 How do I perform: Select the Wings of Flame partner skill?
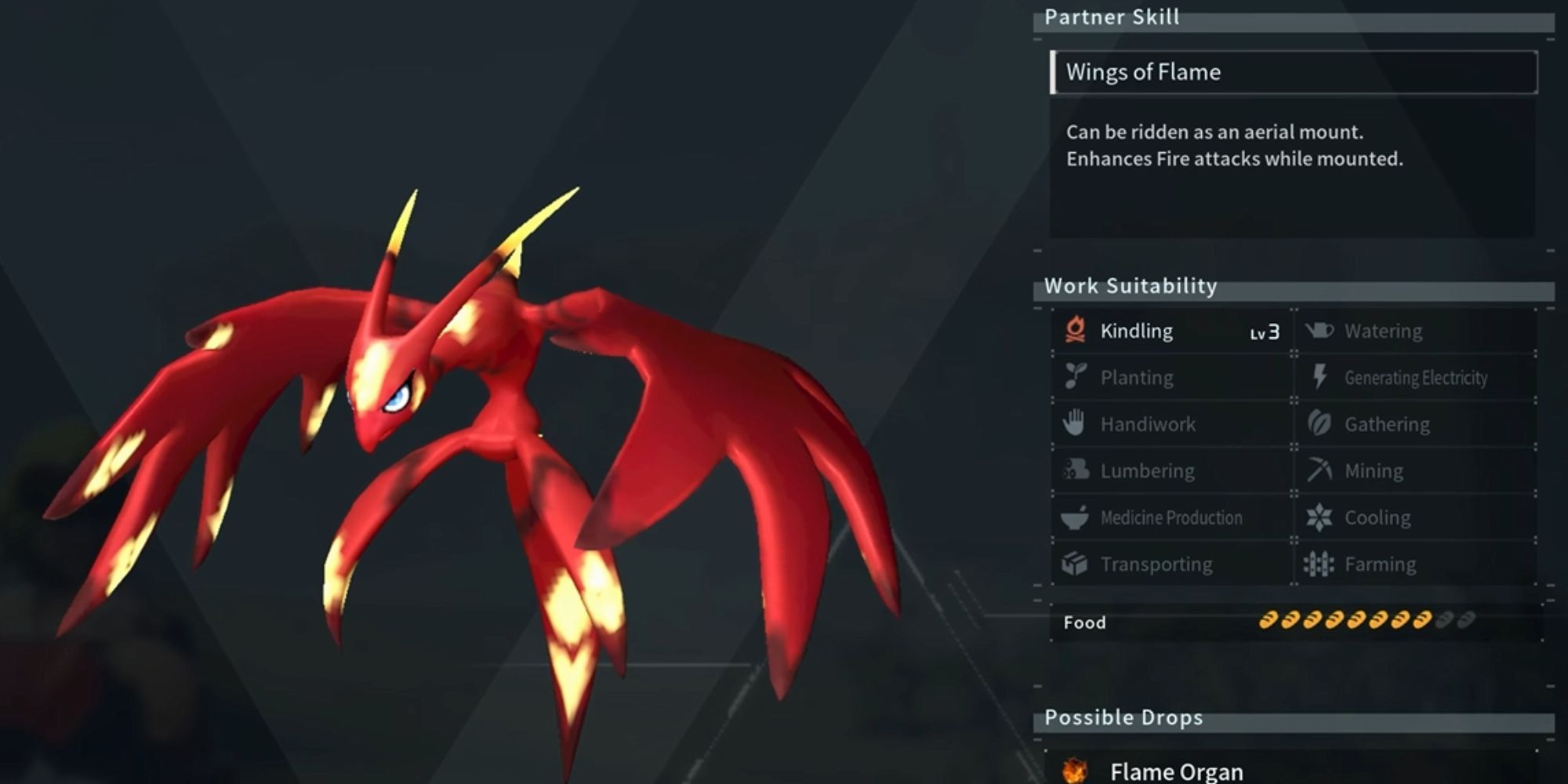pos(1294,72)
